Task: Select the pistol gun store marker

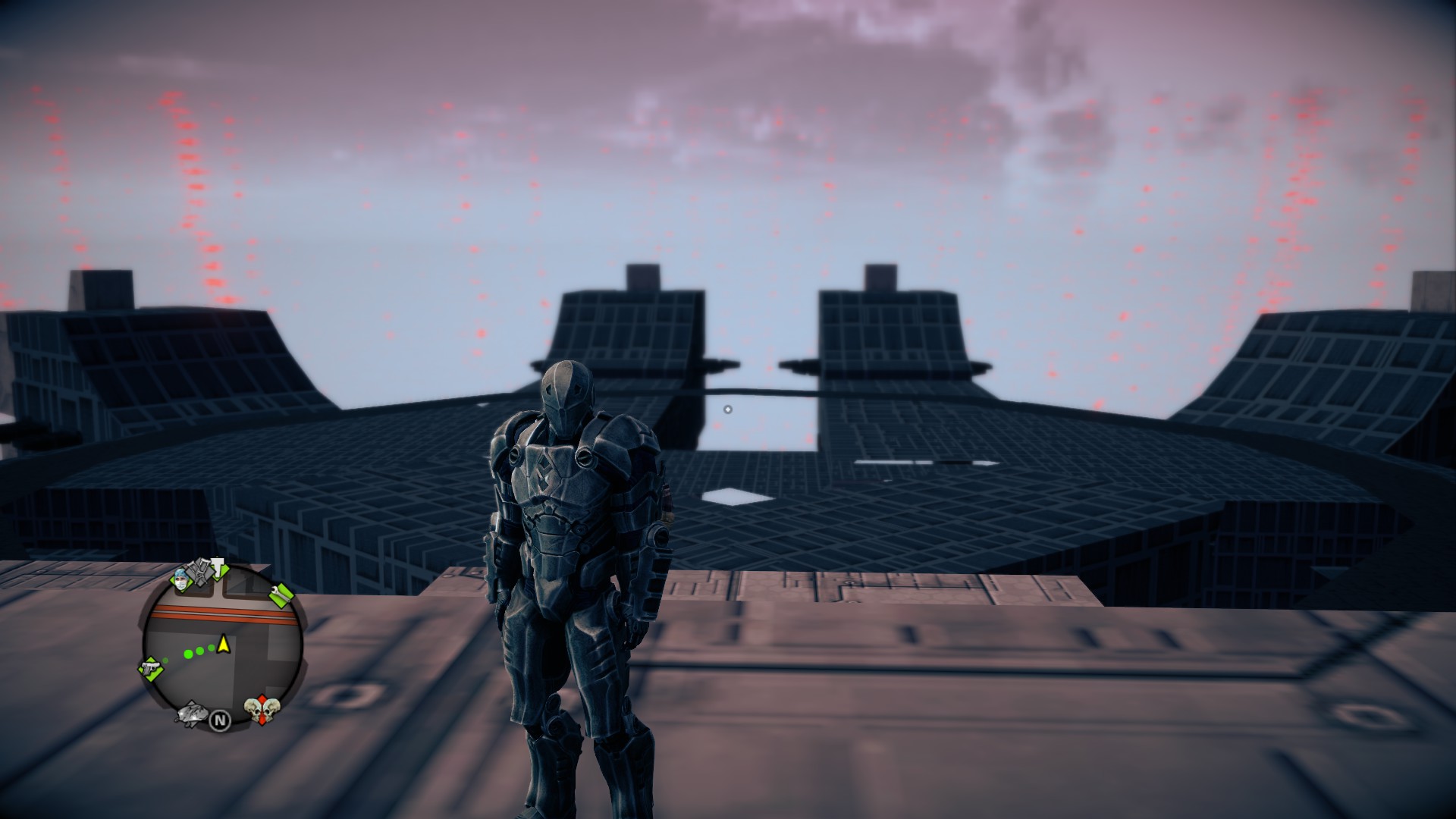Action: click(x=151, y=669)
